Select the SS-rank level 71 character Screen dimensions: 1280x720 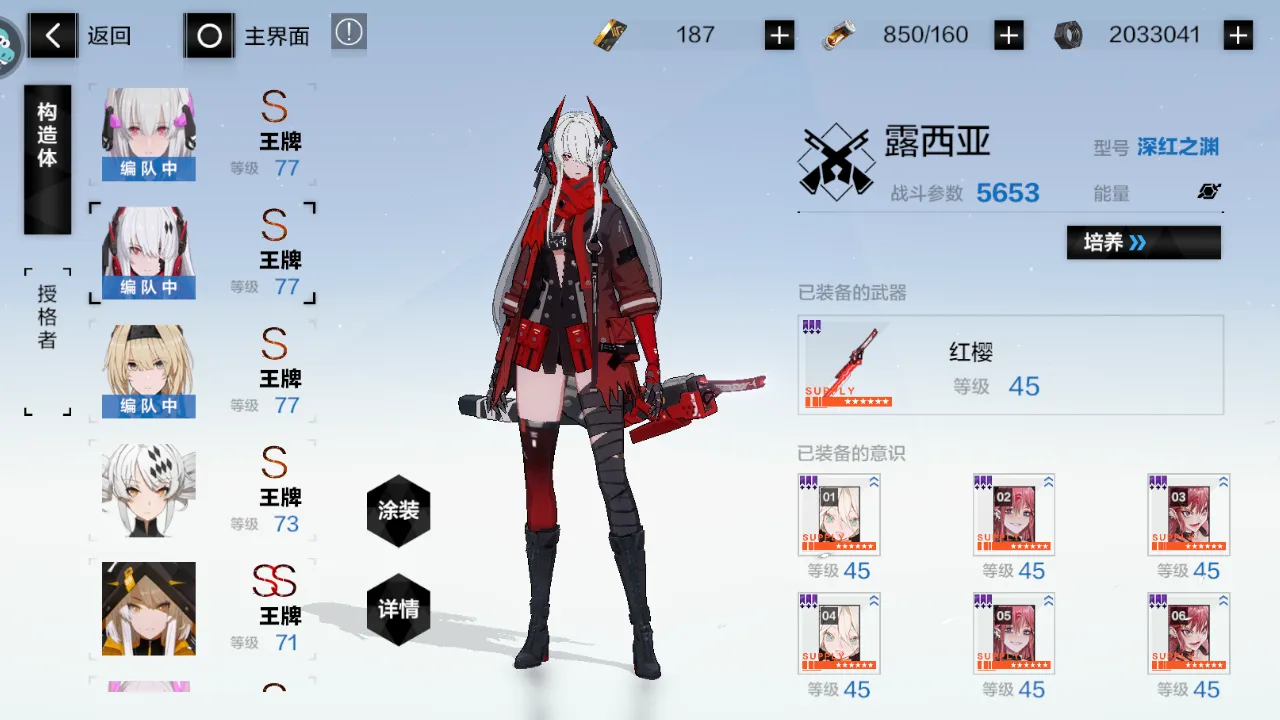[200, 608]
